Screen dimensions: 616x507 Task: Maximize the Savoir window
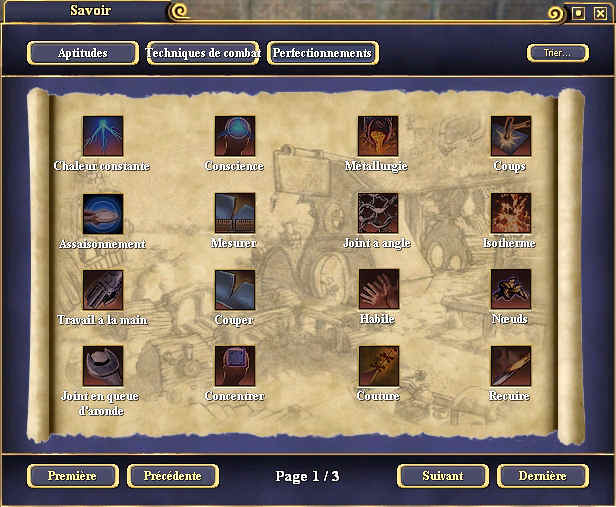pos(579,13)
